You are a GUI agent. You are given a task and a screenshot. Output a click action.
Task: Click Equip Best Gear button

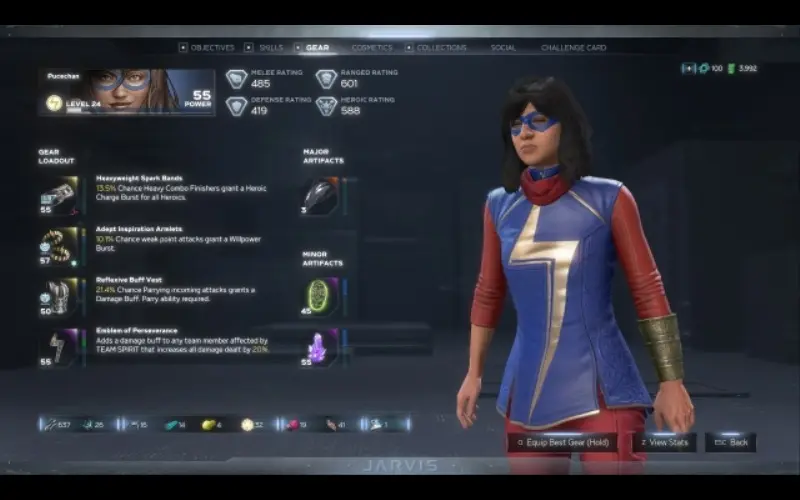click(563, 441)
